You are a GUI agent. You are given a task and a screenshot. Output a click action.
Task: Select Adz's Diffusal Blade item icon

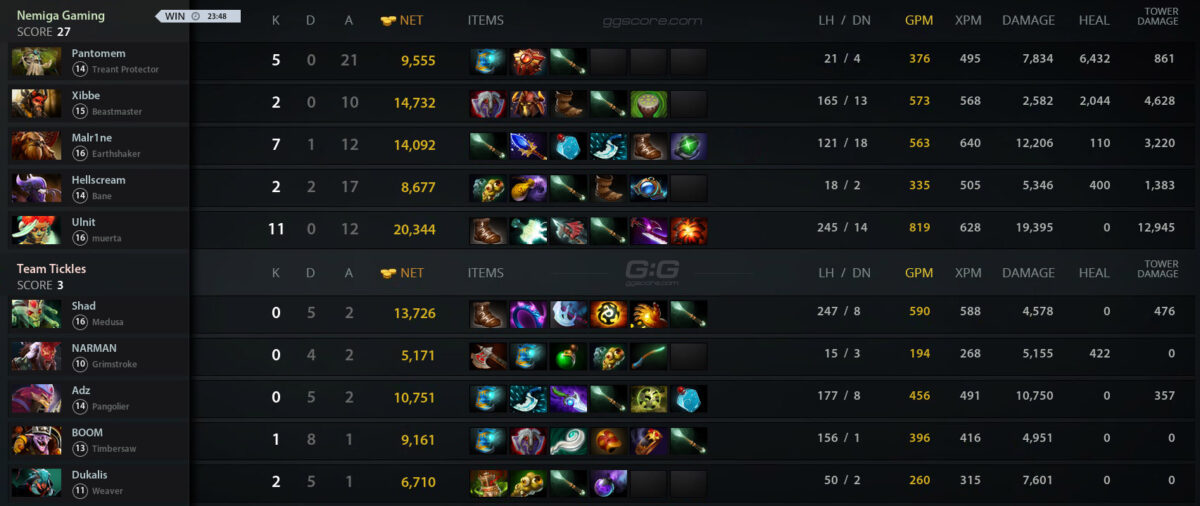(x=568, y=399)
